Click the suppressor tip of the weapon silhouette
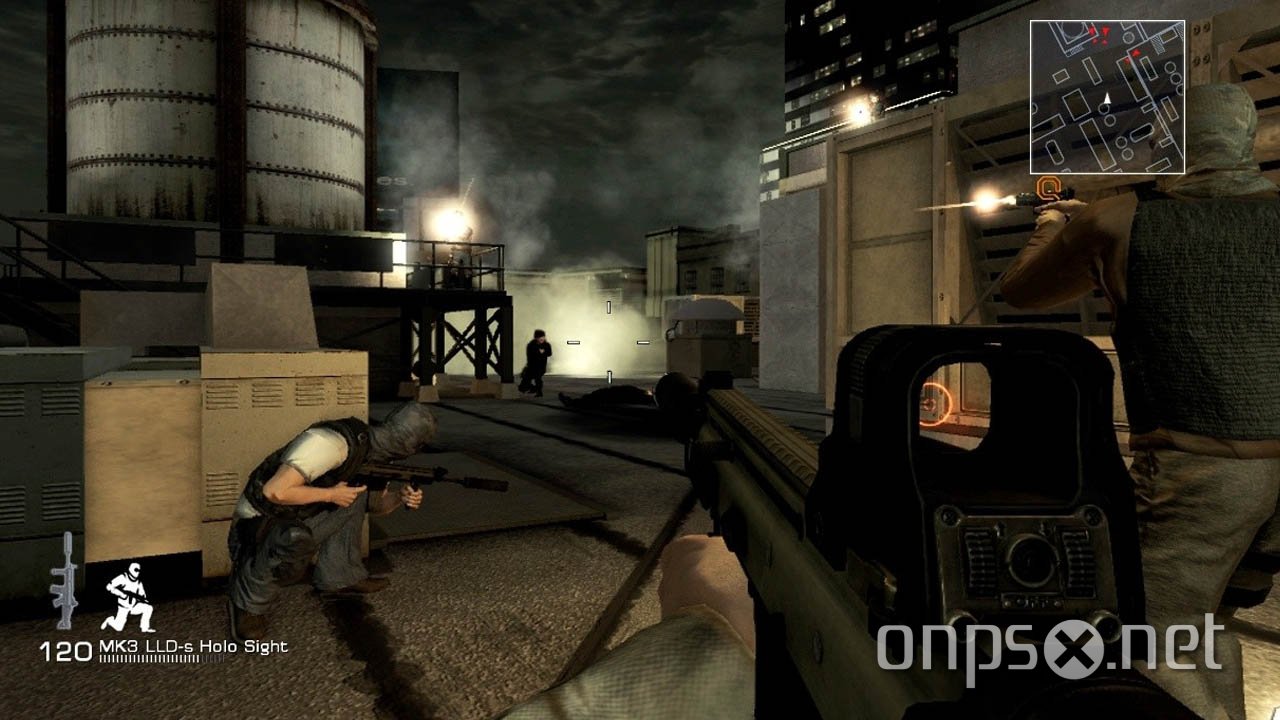1280x720 pixels. tap(68, 538)
